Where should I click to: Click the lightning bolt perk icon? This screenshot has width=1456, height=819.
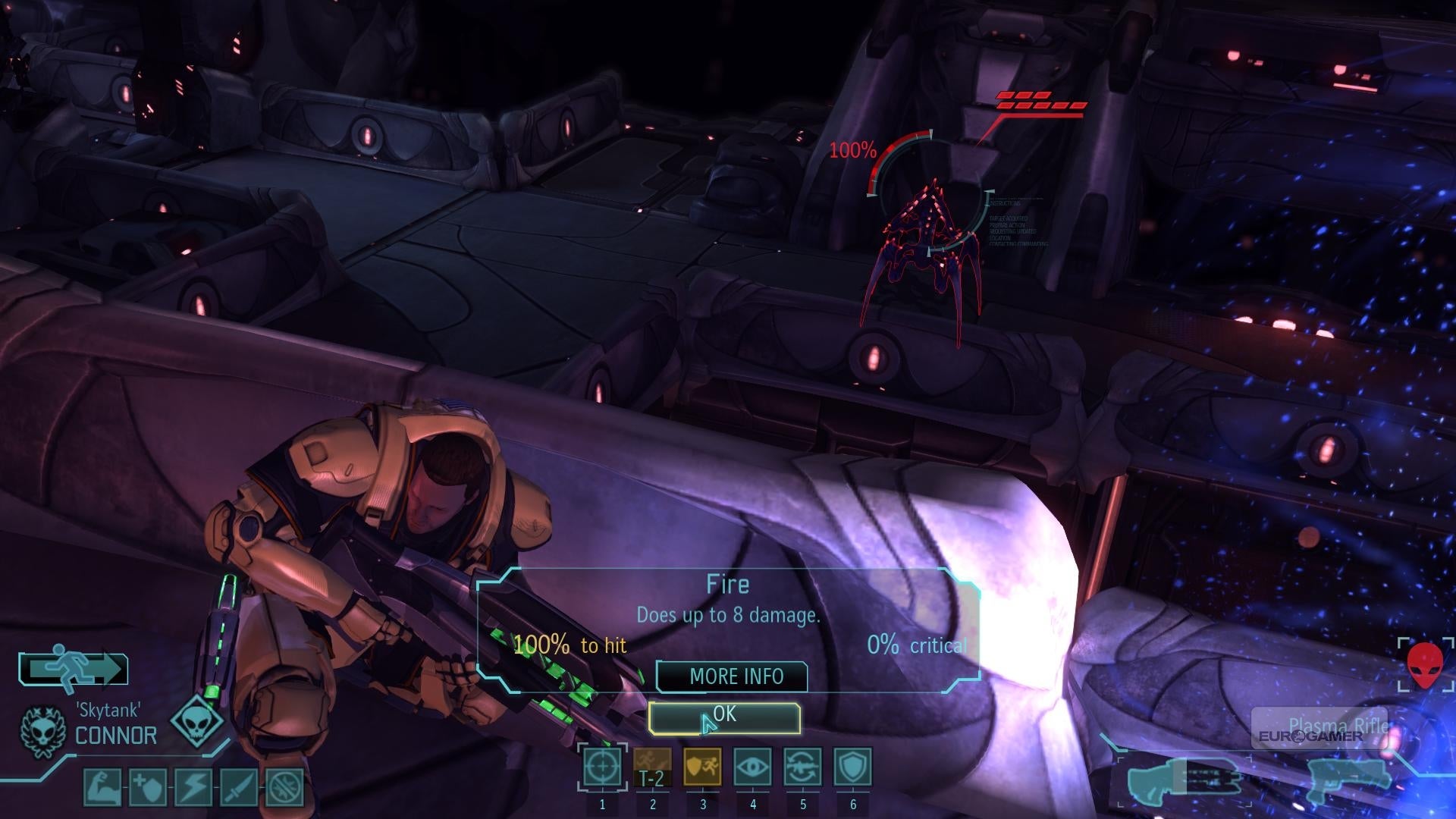[x=193, y=787]
